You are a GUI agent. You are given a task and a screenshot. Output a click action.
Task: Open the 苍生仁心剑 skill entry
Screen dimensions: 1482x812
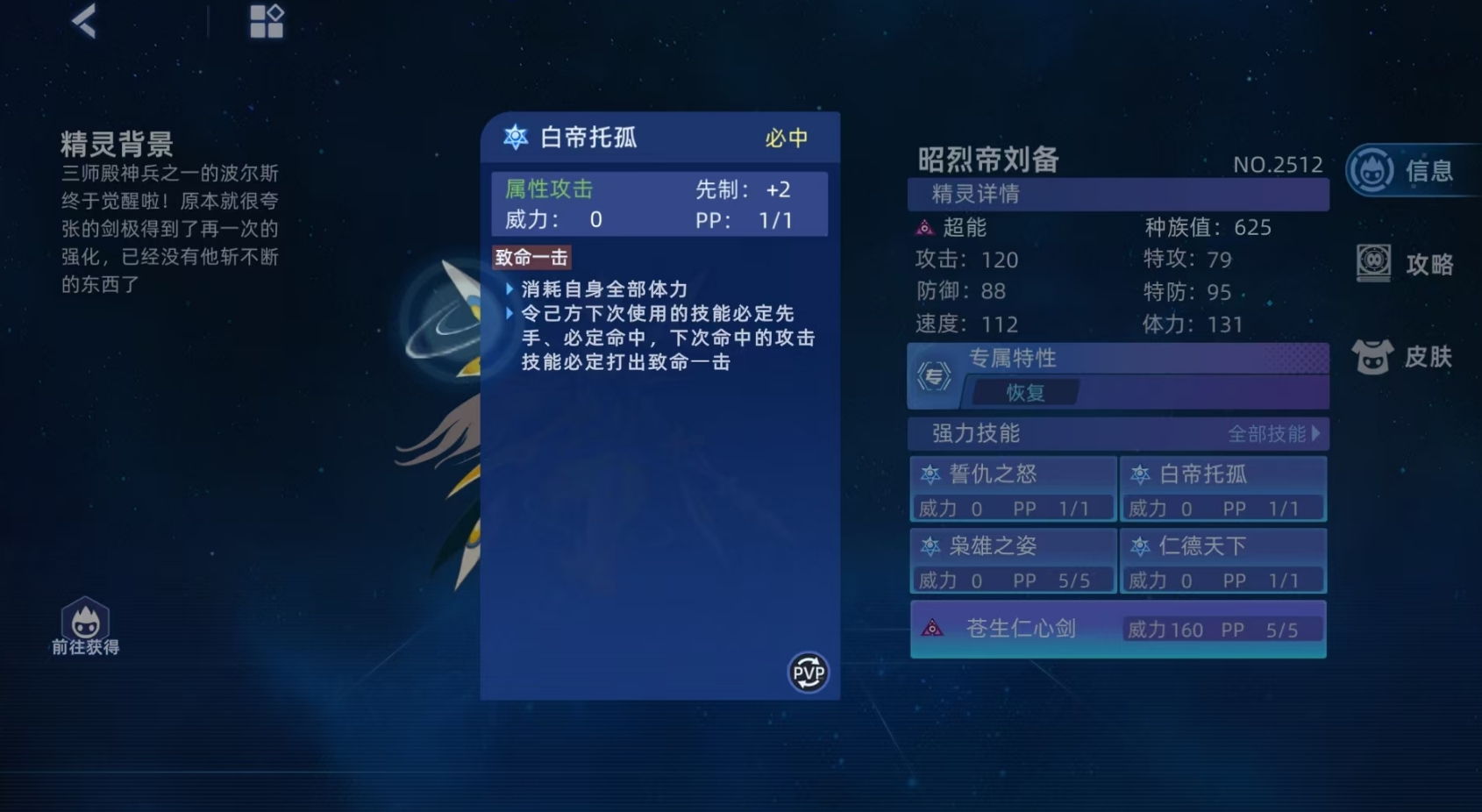(x=1020, y=628)
